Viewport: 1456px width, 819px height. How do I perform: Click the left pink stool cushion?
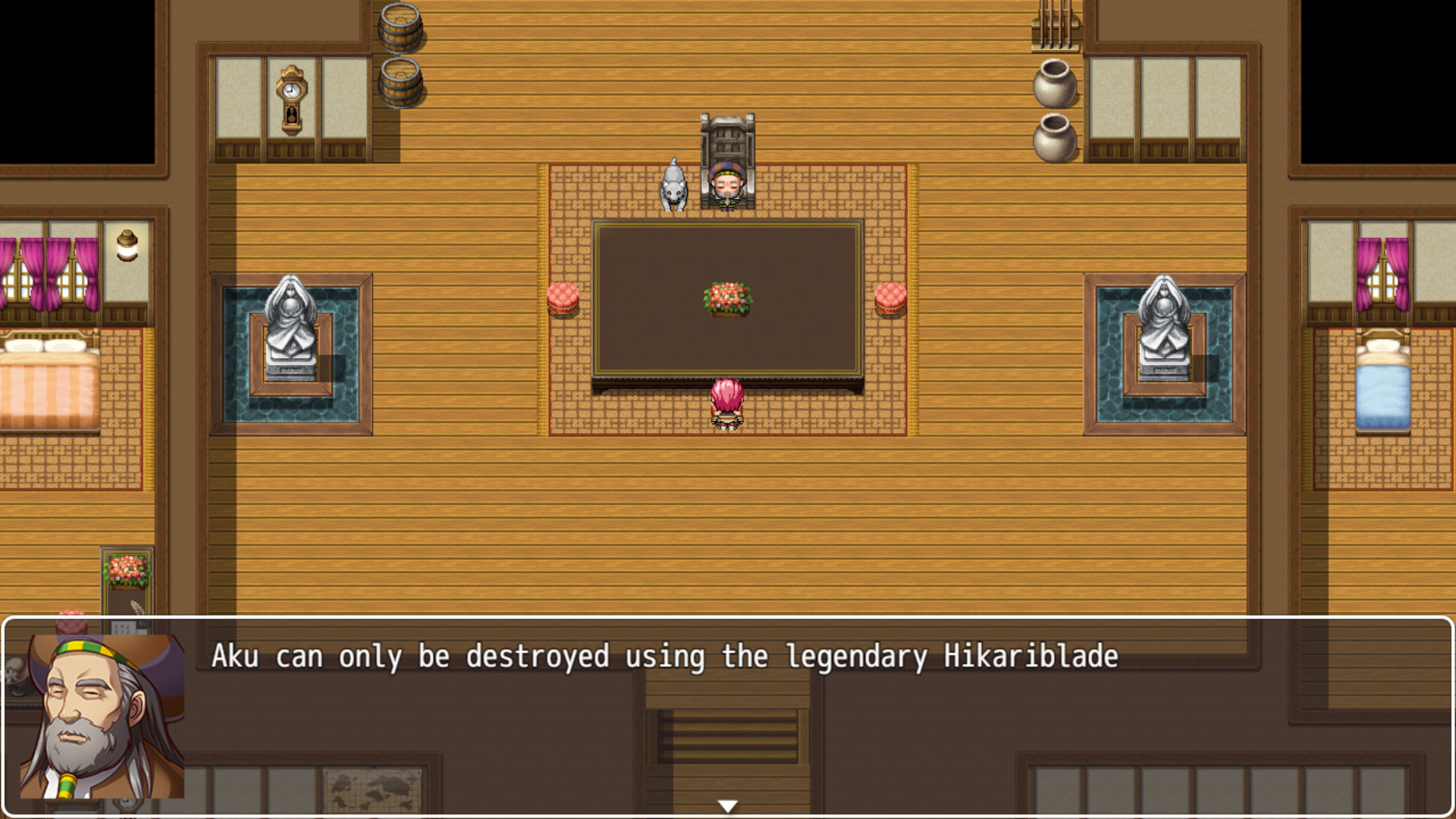(562, 297)
